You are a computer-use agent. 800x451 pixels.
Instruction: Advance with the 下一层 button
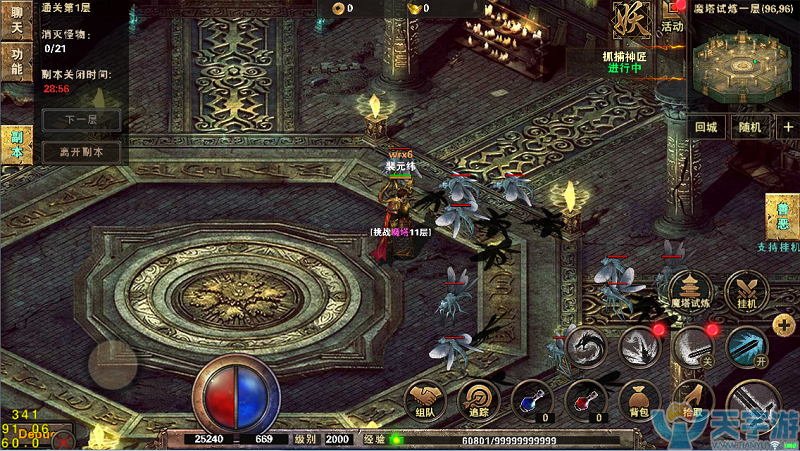81,120
